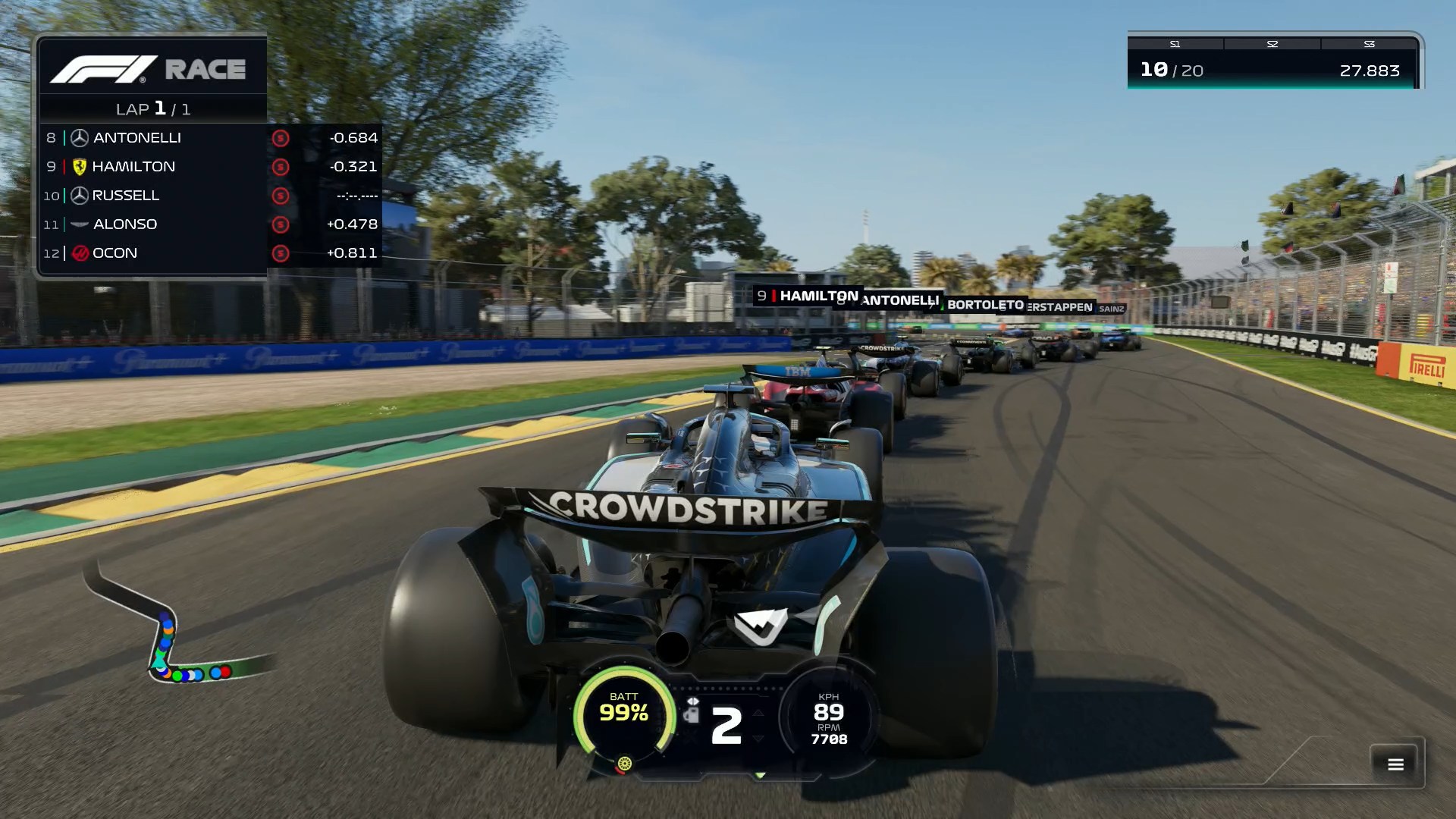Click the upshift arrow above the gear number

(758, 714)
